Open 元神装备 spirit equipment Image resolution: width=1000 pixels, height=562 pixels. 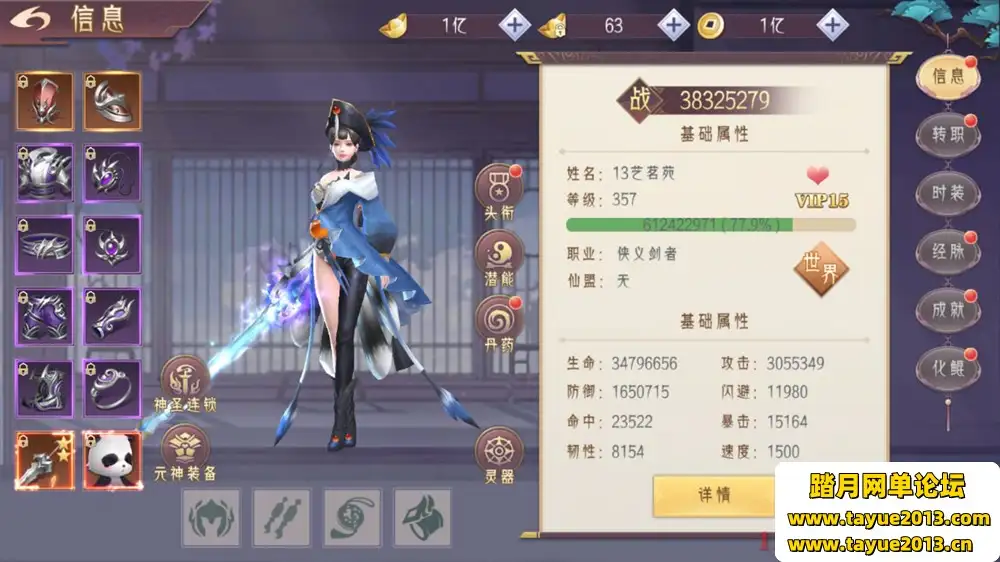click(x=185, y=449)
